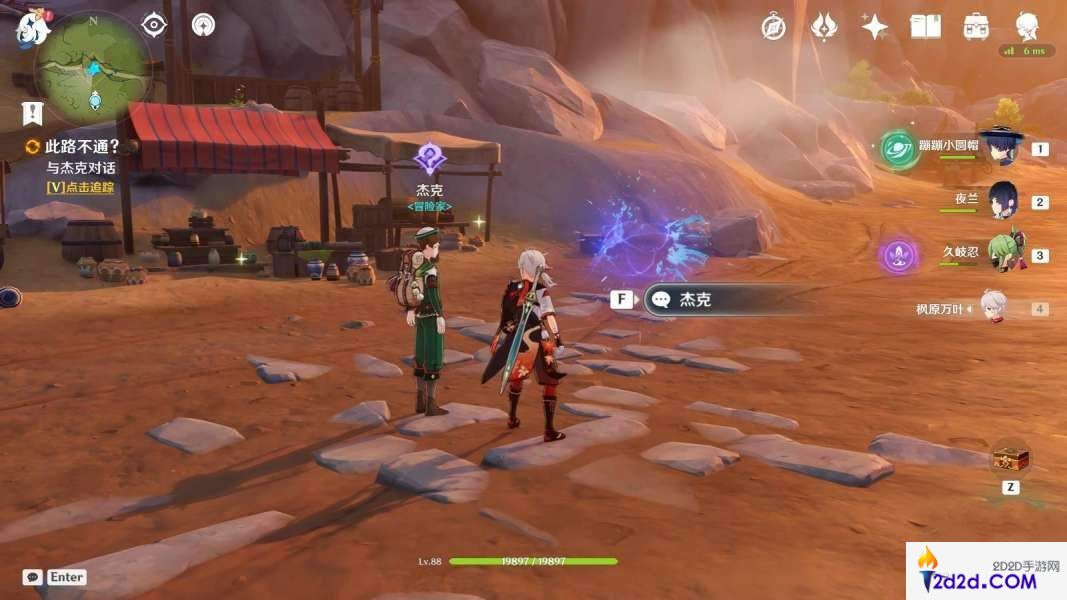Click the eye-shaped icon beside the minimap

click(154, 24)
